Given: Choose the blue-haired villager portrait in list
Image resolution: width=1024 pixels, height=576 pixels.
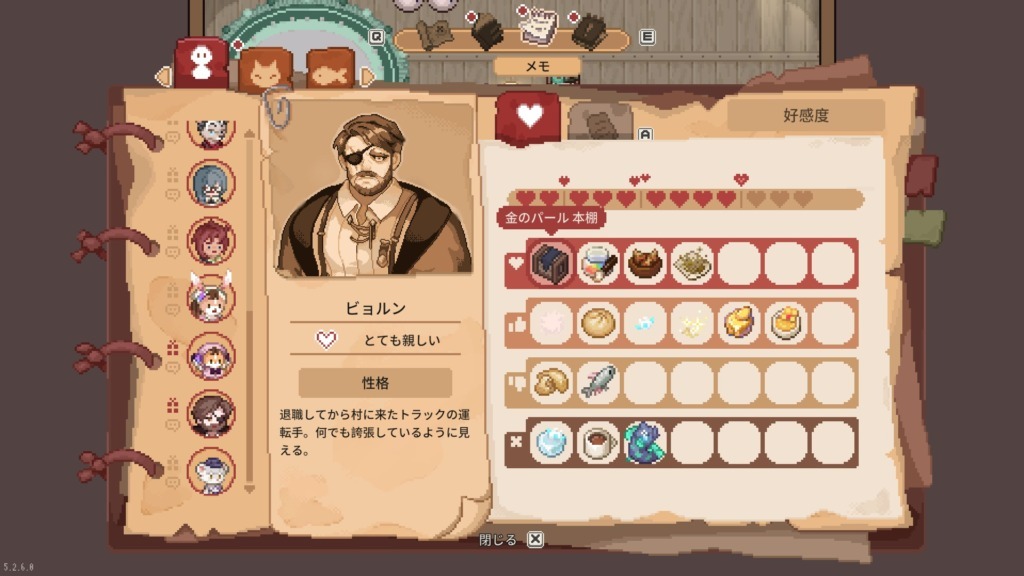Looking at the screenshot, I should (211, 184).
